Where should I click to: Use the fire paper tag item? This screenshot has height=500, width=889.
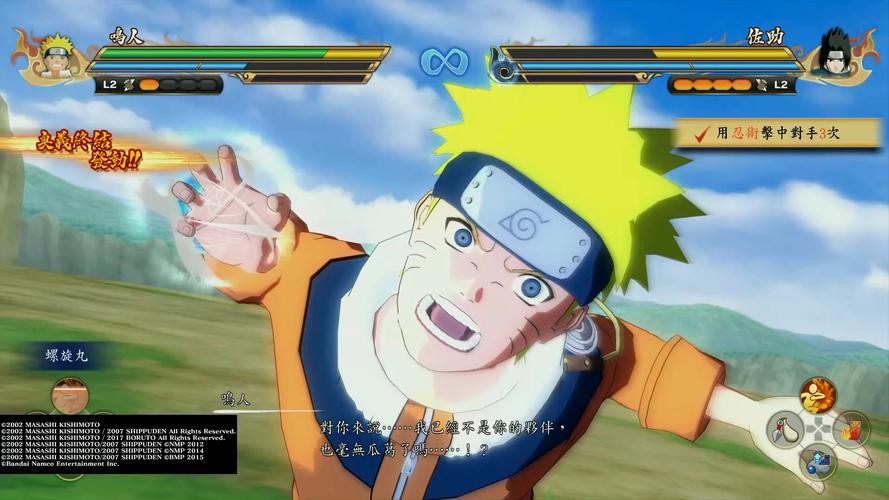coord(852,430)
